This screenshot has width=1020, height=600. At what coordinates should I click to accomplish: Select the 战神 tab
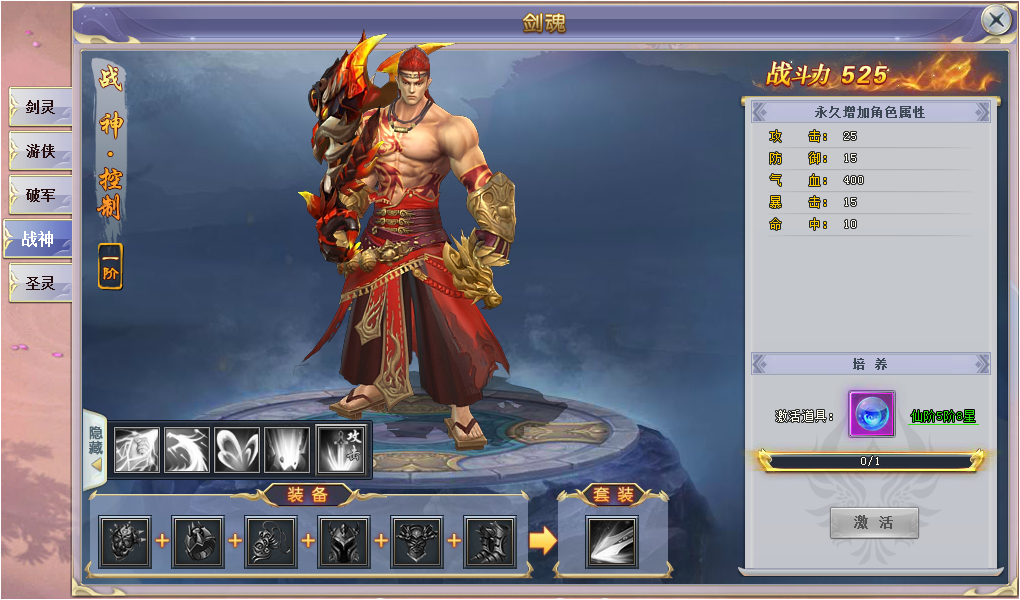(38, 239)
